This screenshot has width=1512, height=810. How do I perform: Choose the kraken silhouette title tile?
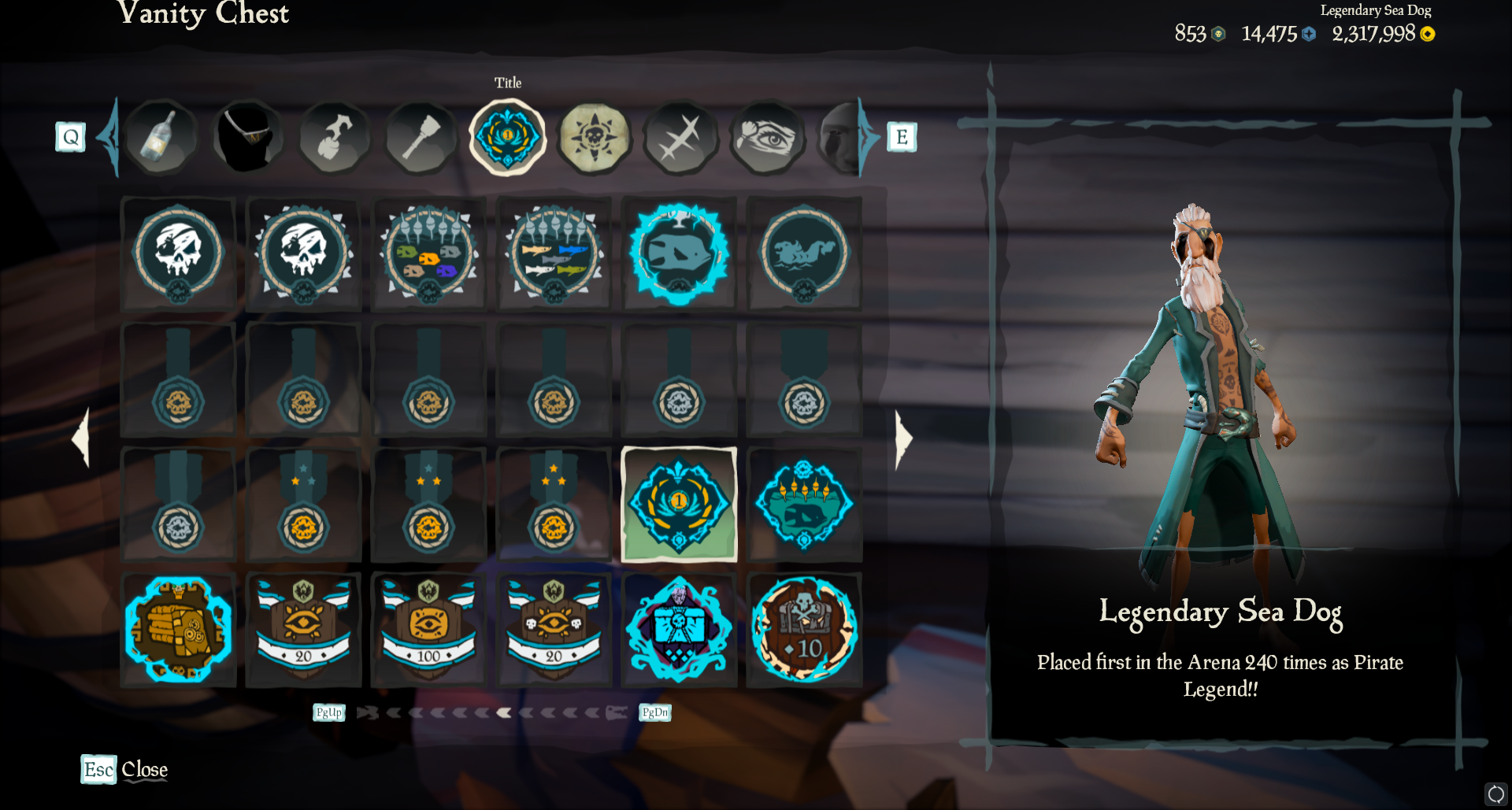804,253
